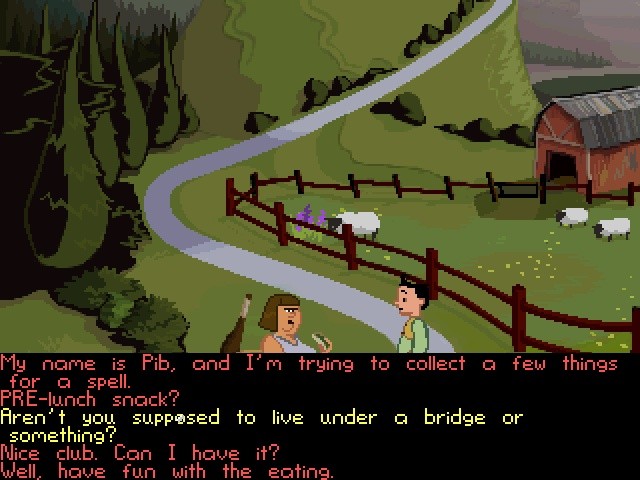Screen dimensions: 640x480
Task: End conversation with "have fun with the eating"
Action: (167, 471)
